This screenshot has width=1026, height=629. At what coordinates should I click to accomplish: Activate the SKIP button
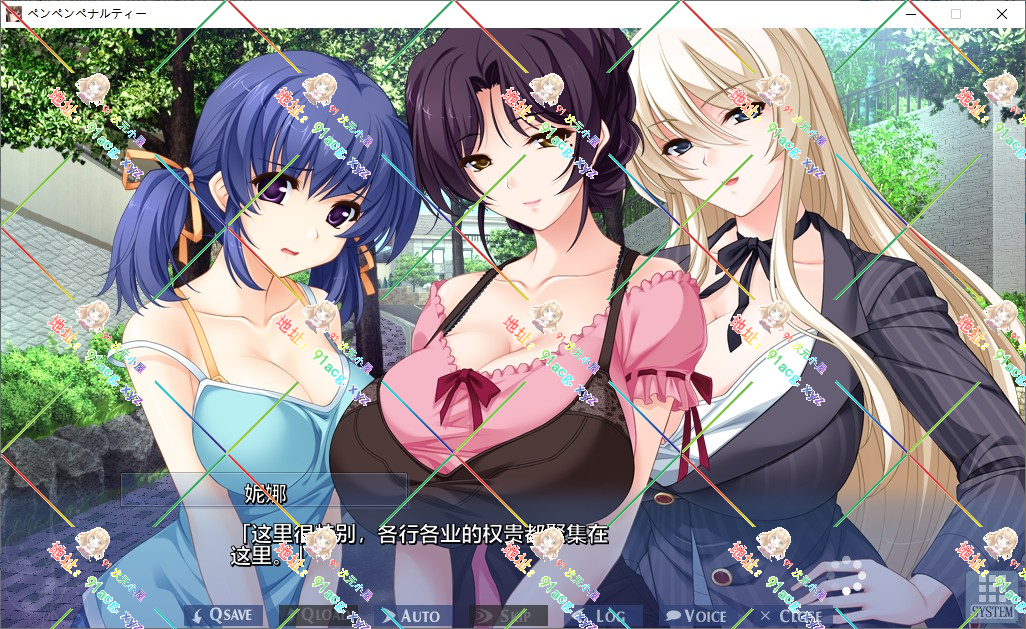[508, 616]
